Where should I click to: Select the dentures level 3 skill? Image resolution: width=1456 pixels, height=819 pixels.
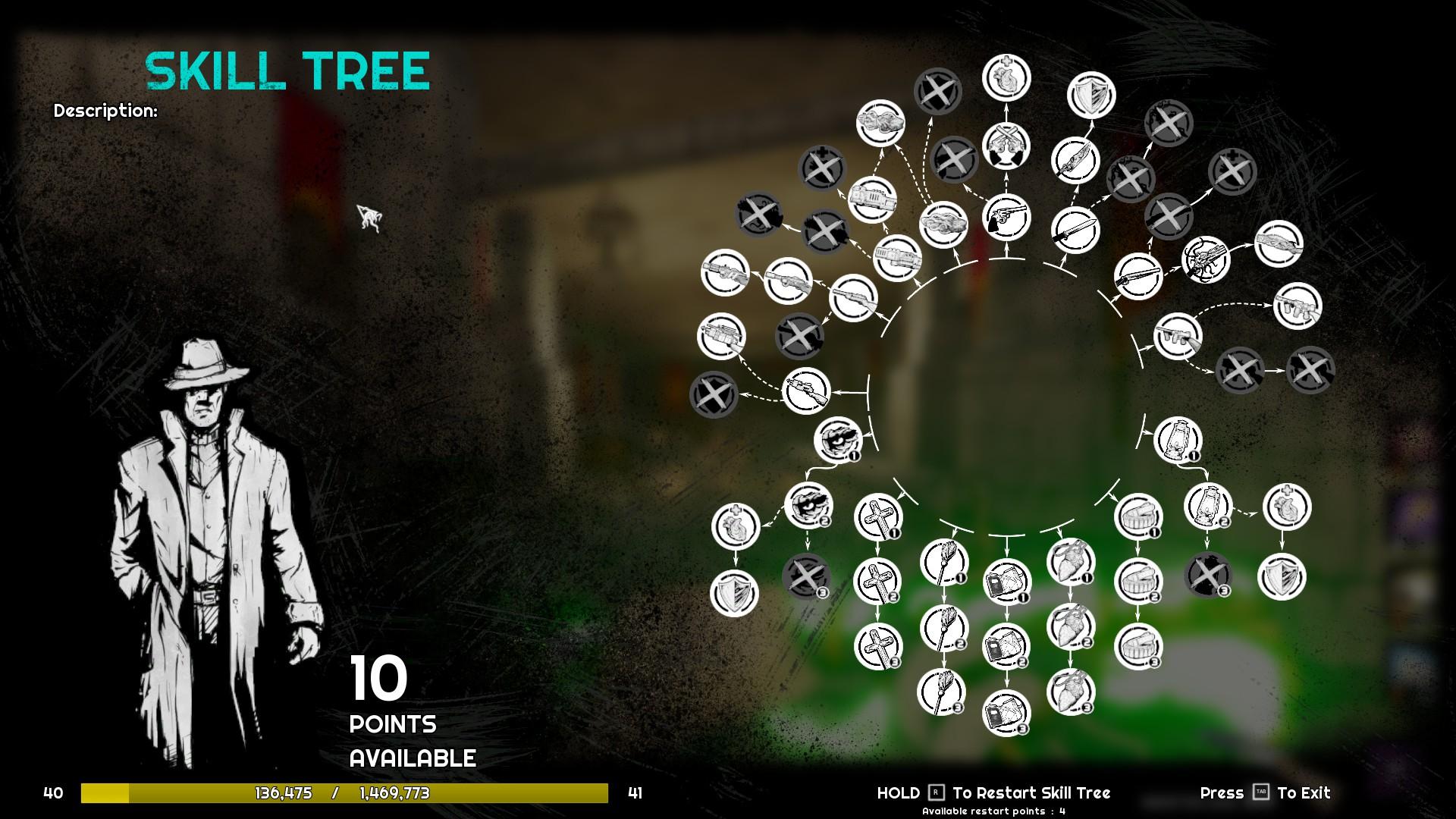point(1138,647)
